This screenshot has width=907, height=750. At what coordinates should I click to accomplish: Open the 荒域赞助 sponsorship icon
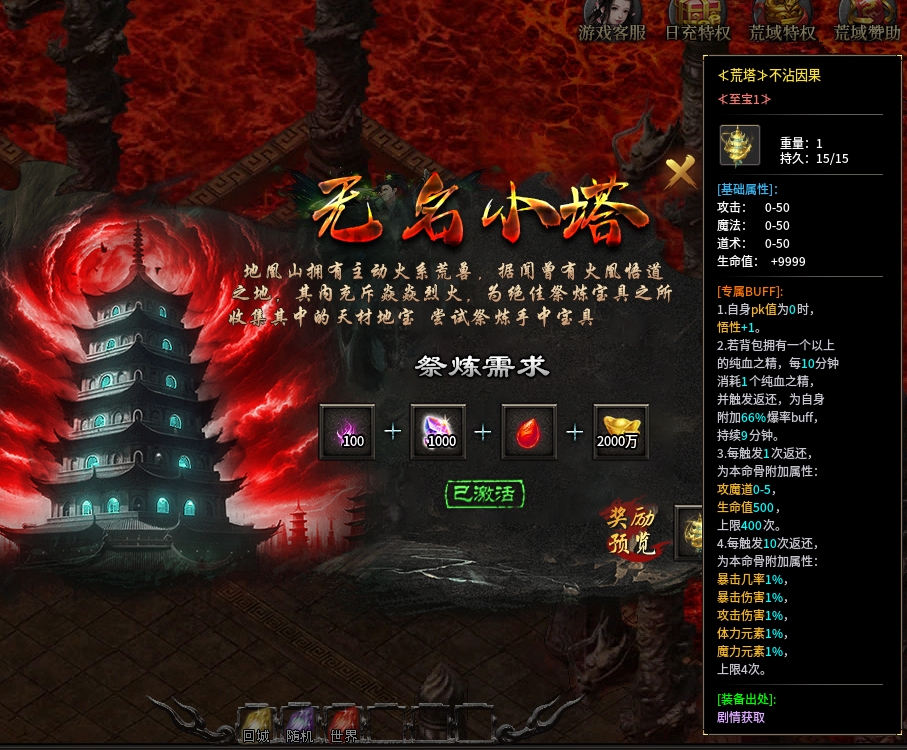tap(866, 17)
